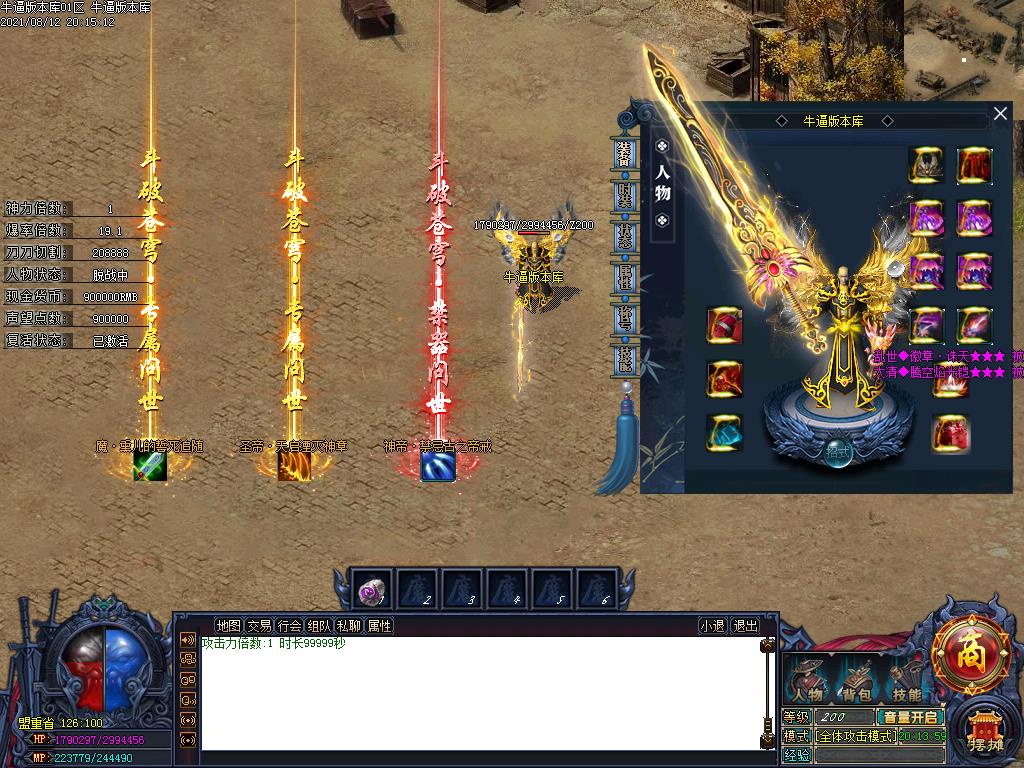Choose the 小退 logout button
1024x768 pixels.
tap(712, 626)
